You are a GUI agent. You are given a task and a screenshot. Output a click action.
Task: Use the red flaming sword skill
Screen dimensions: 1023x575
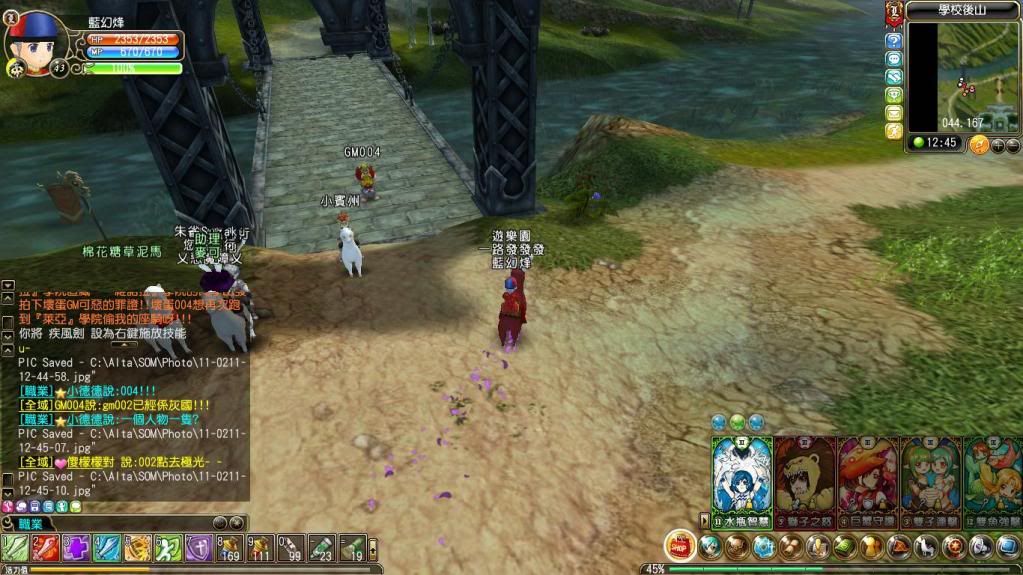click(46, 548)
